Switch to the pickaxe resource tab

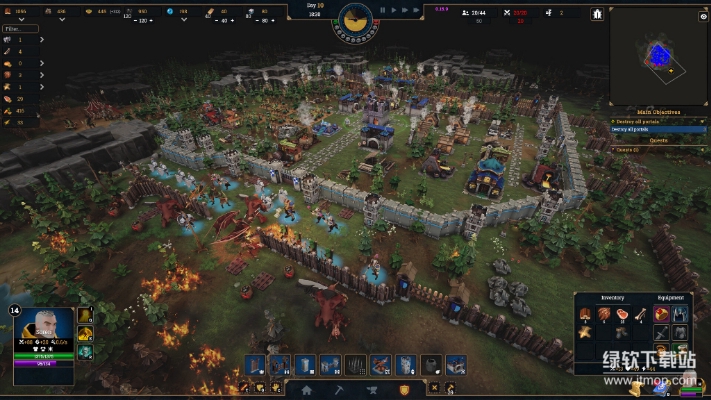[x=339, y=390]
